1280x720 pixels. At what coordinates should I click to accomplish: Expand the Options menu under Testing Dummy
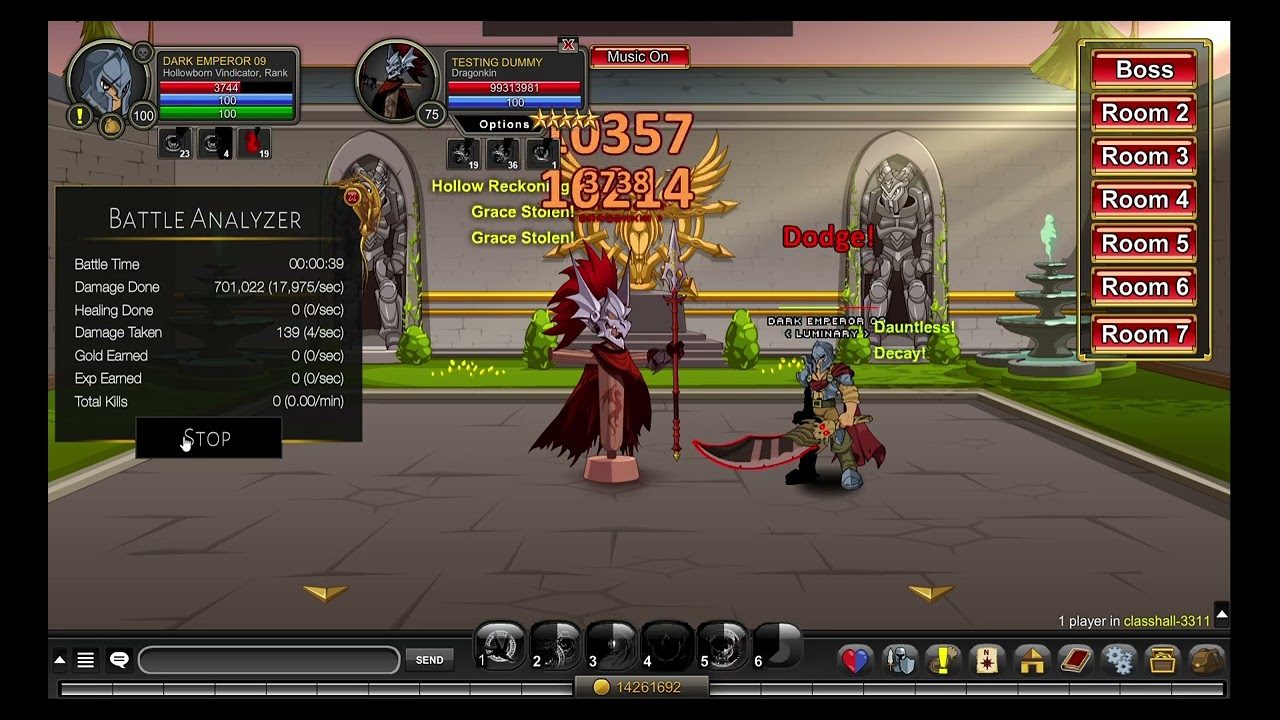503,123
